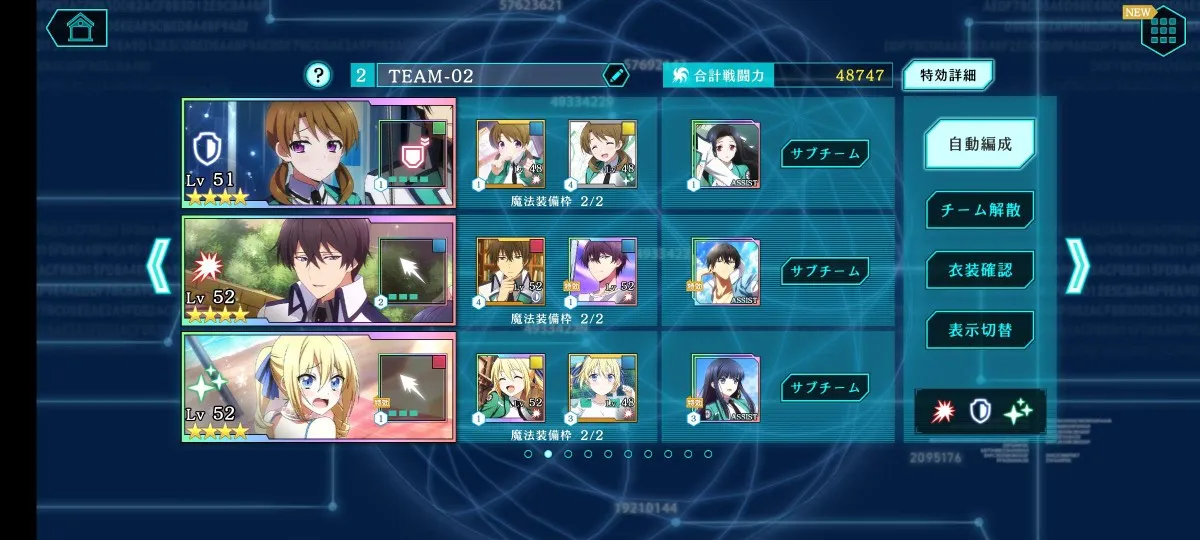Open the grid menu marked NEW

click(x=1163, y=30)
